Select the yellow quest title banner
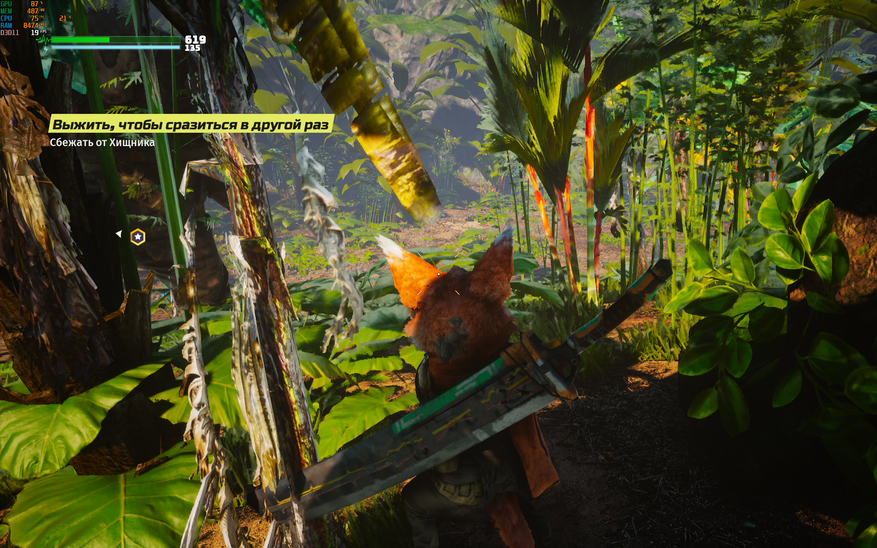This screenshot has height=548, width=877. pyautogui.click(x=191, y=125)
